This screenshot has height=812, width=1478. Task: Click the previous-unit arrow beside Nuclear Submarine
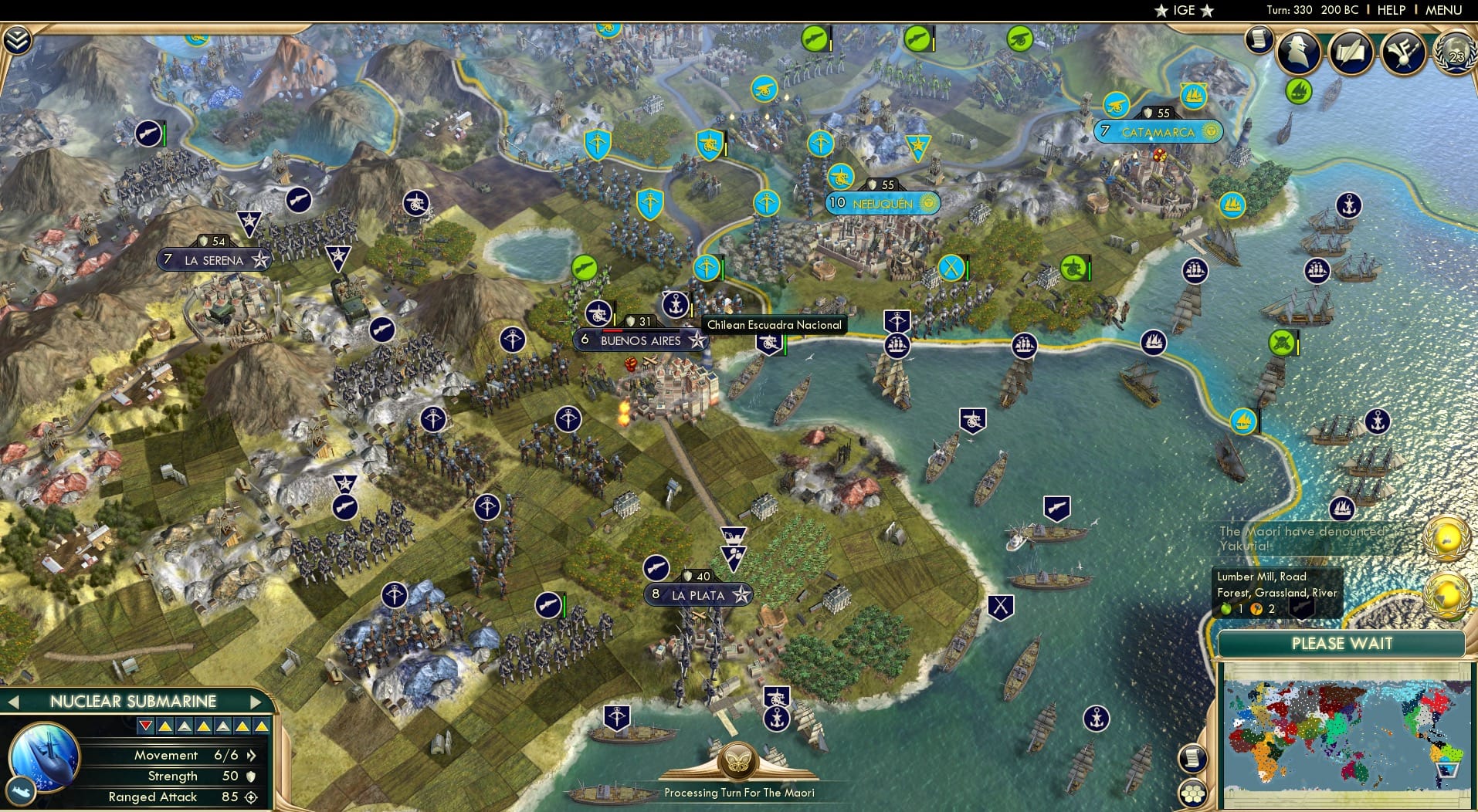(12, 702)
